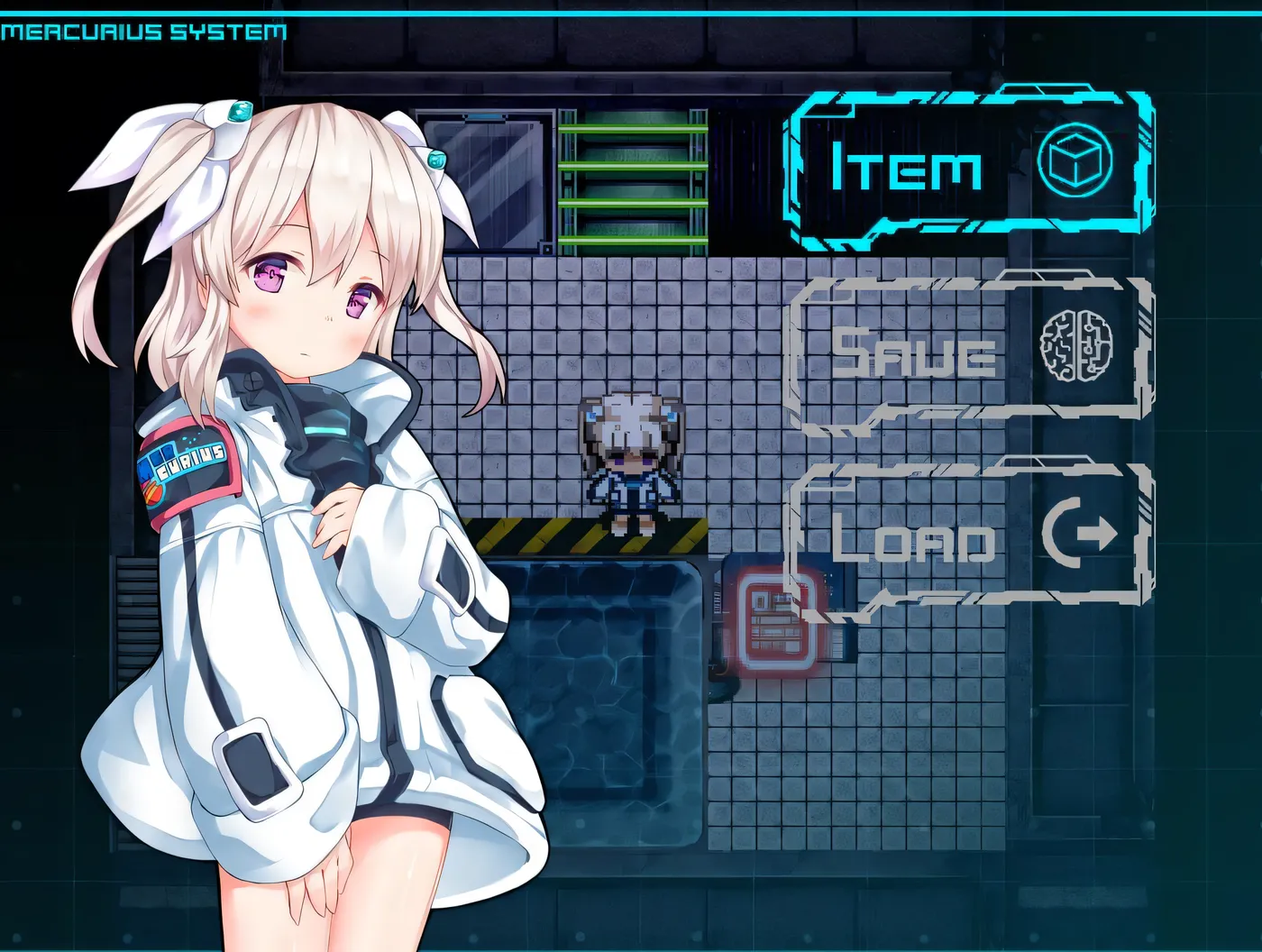Click the MERCURIUS SYSTEM header
Image resolution: width=1262 pixels, height=952 pixels.
pos(144,30)
